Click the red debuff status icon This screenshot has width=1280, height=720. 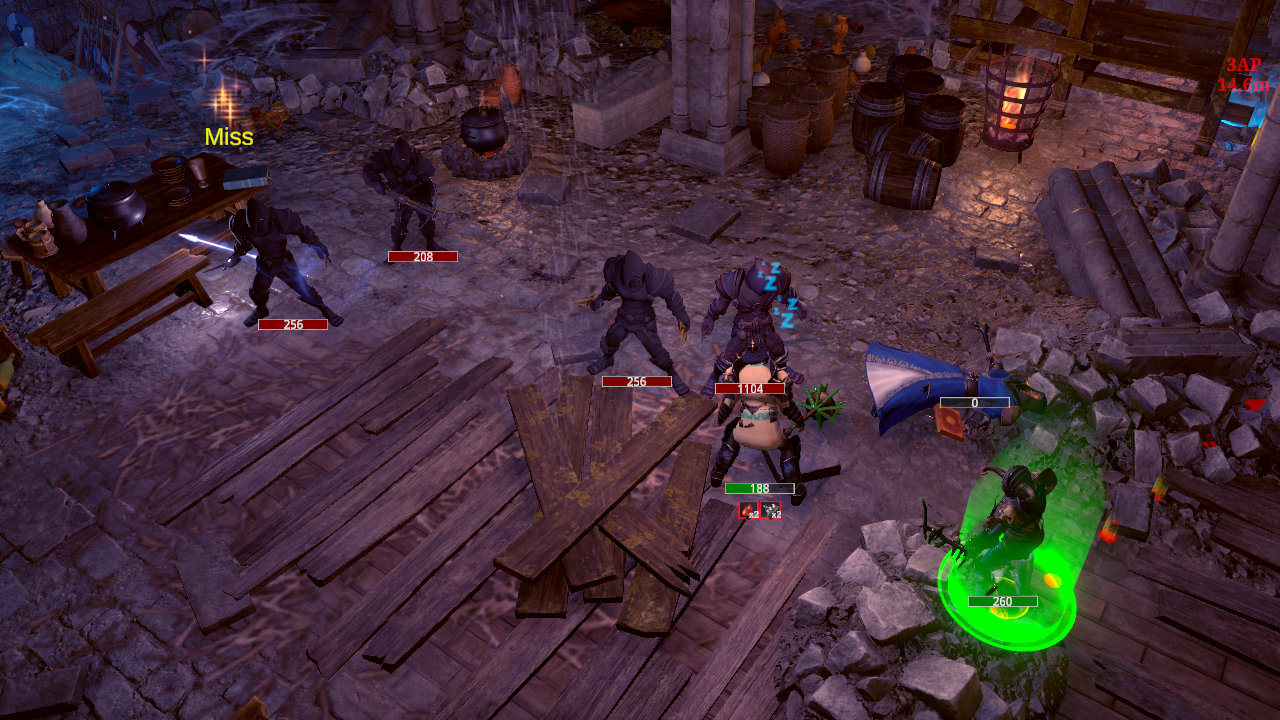coord(749,510)
